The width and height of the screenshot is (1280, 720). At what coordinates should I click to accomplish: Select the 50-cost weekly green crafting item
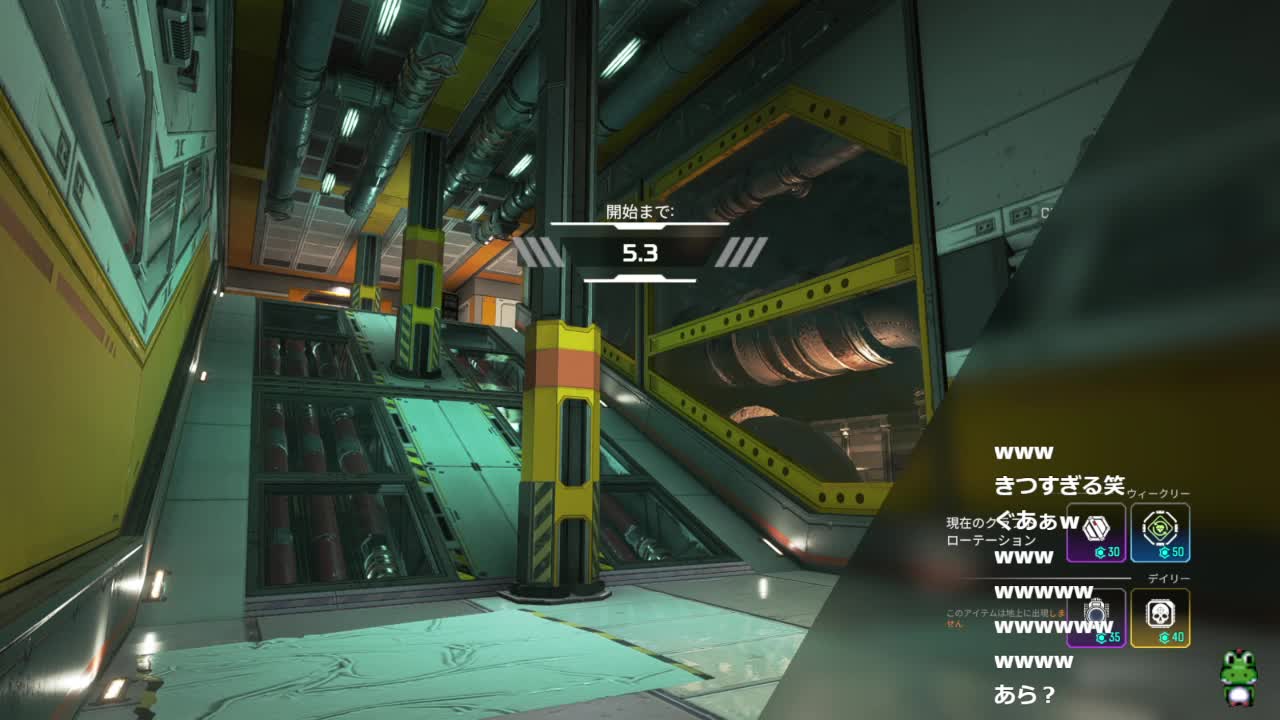click(1160, 532)
